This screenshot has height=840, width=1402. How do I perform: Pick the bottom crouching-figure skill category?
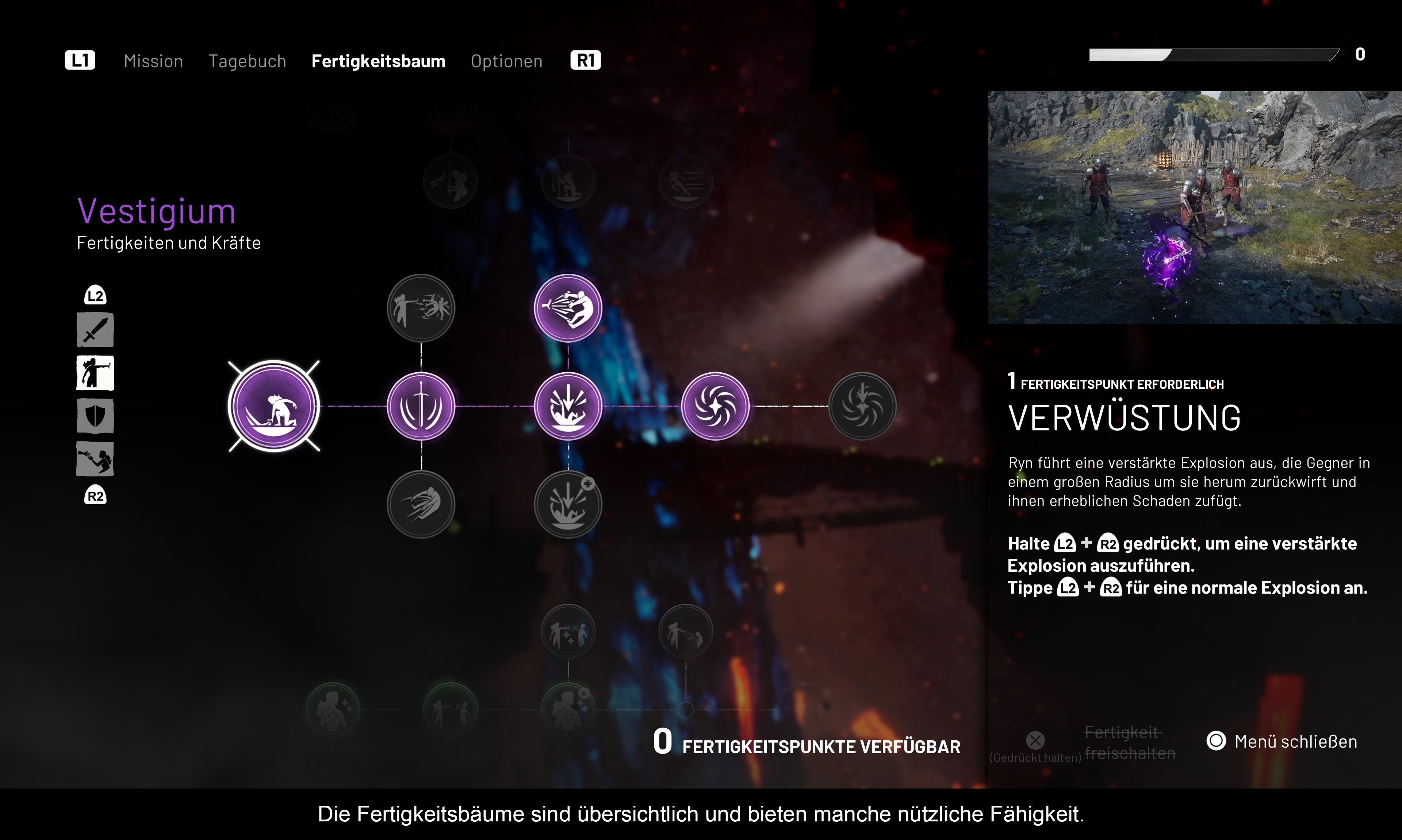point(95,459)
